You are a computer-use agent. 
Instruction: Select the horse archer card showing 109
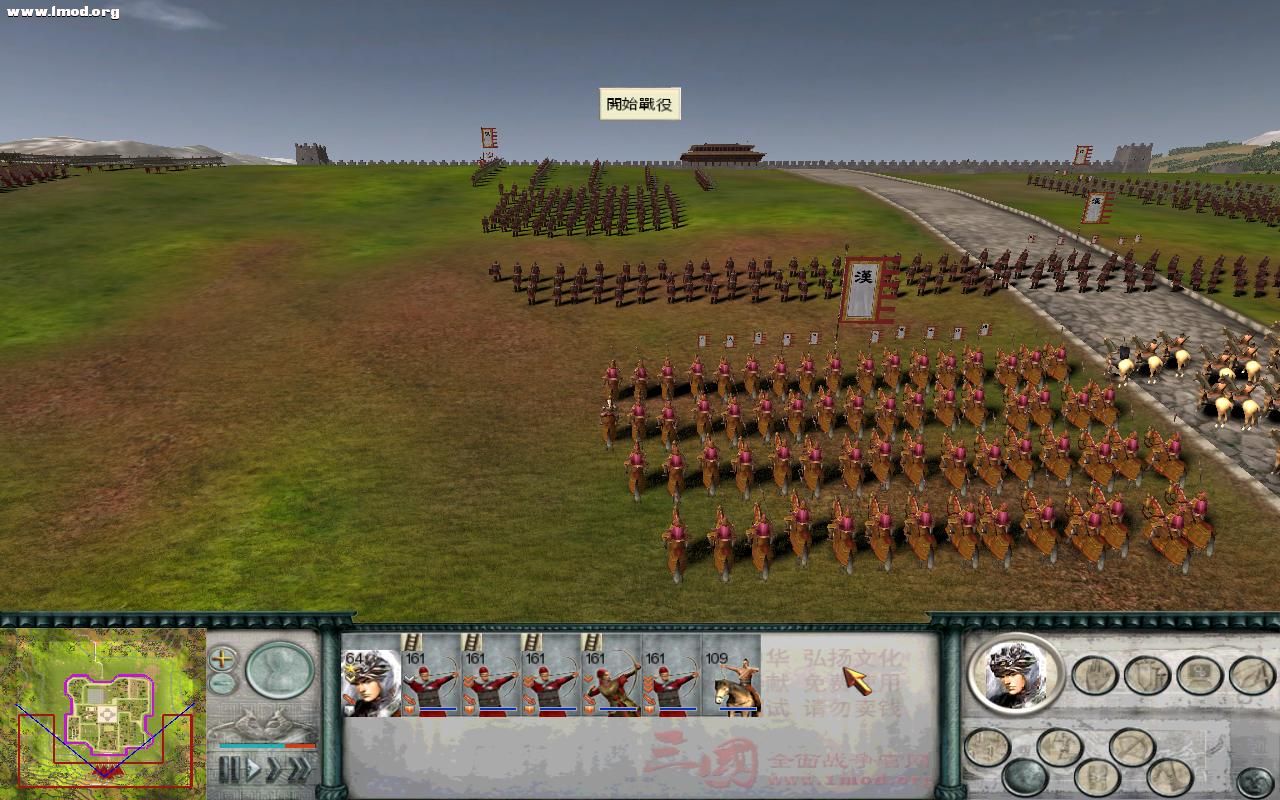(730, 682)
